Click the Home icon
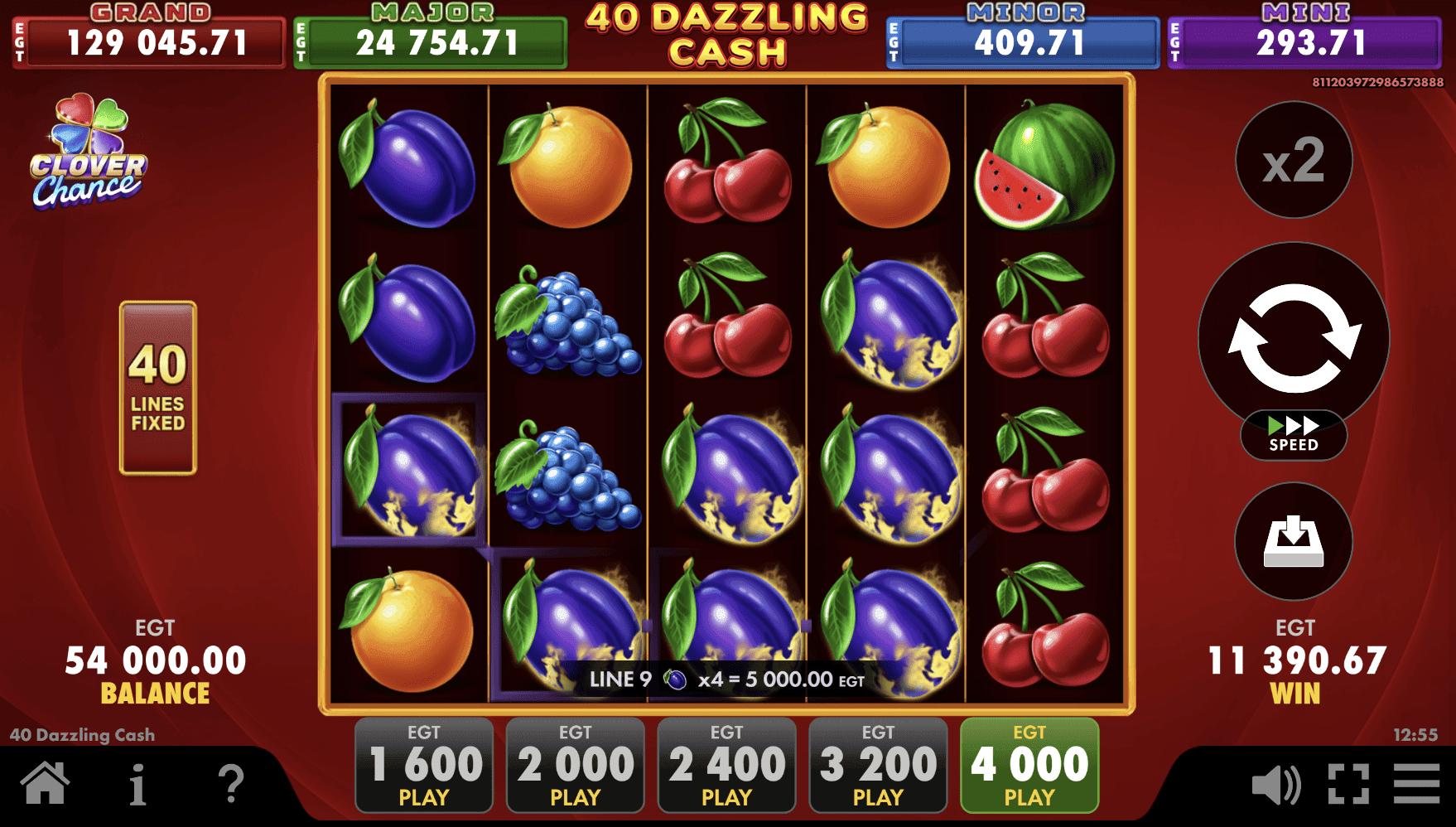 tap(46, 782)
